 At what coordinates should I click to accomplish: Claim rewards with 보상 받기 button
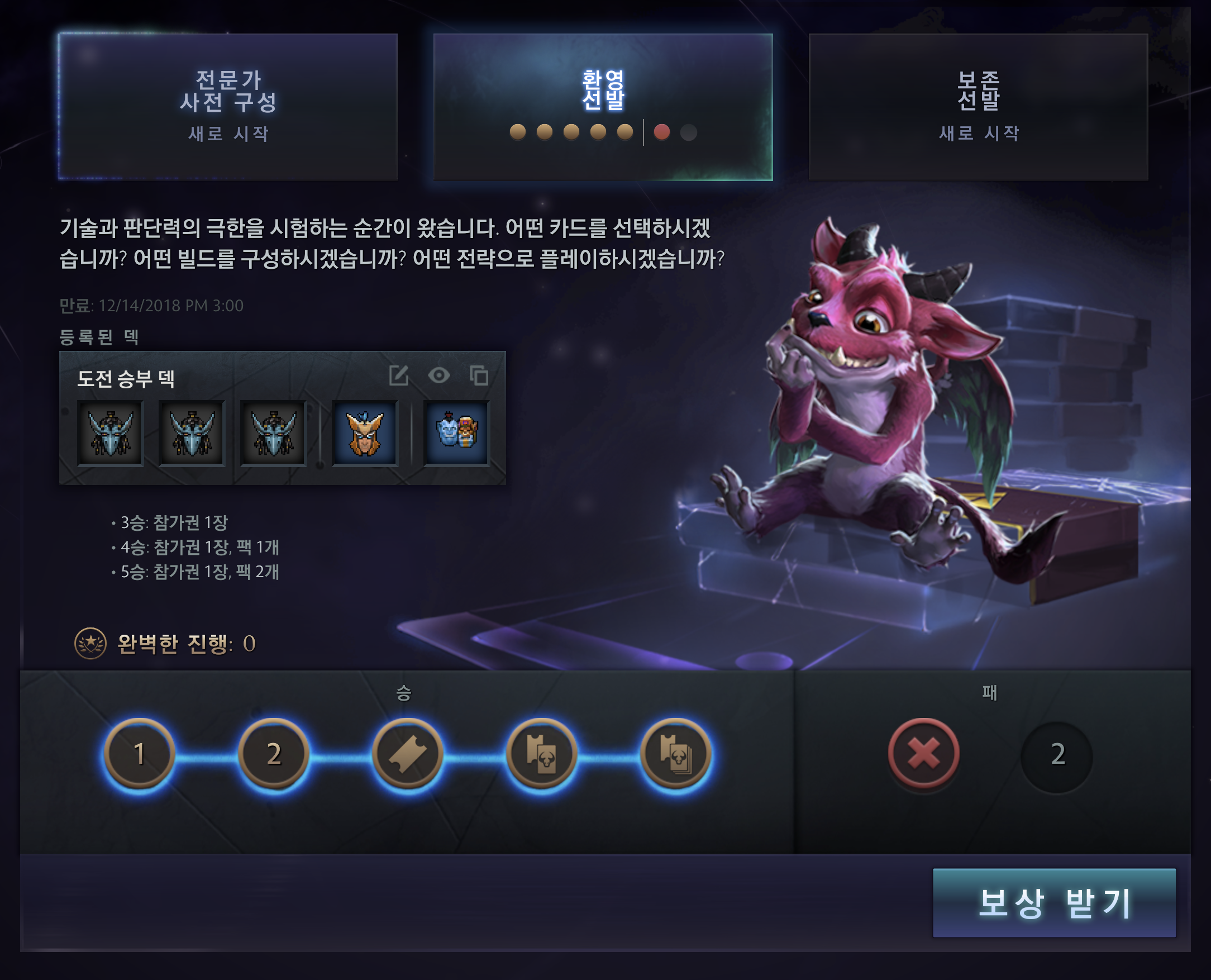point(1053,903)
